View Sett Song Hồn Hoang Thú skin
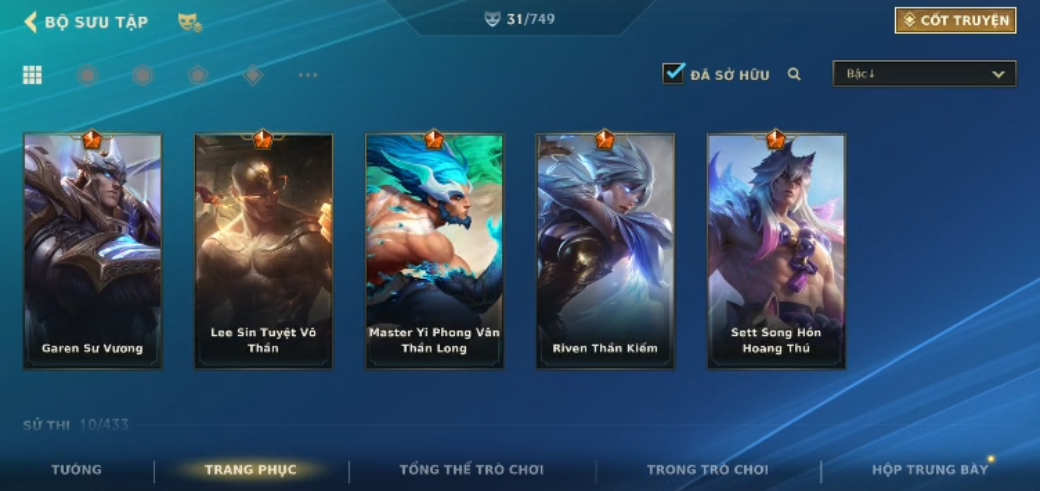The image size is (1040, 491). pyautogui.click(x=776, y=250)
